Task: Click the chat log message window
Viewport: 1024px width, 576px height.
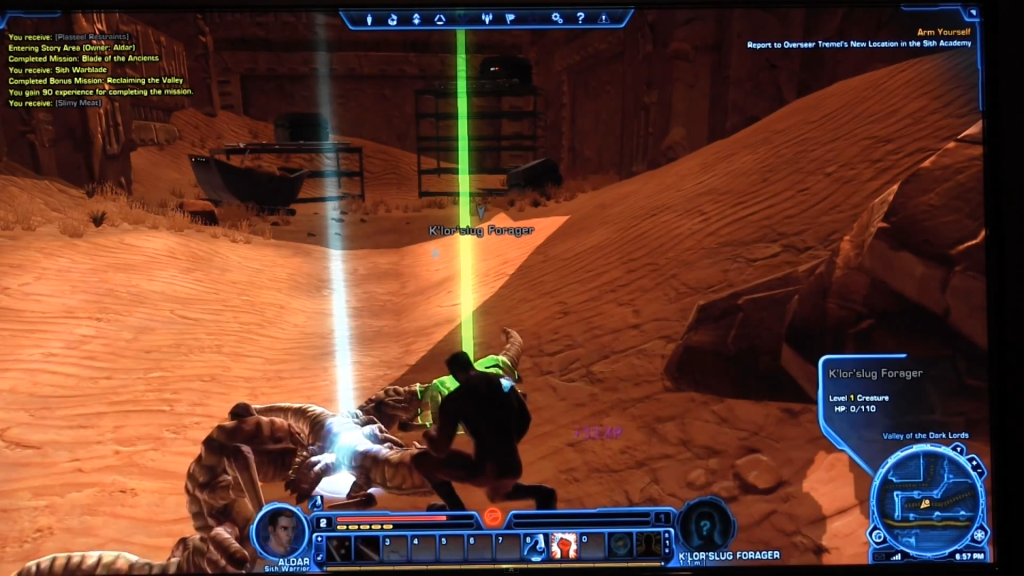Action: click(x=100, y=70)
